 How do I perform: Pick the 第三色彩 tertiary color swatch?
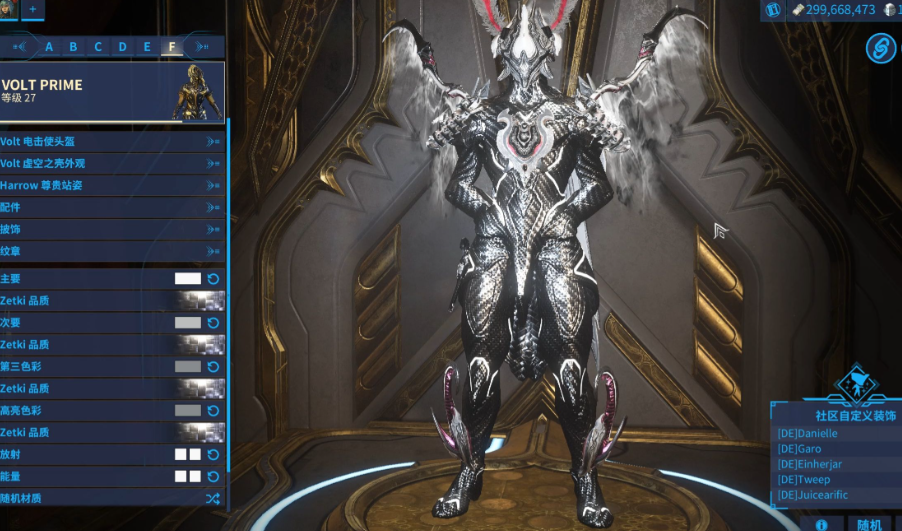(x=188, y=367)
